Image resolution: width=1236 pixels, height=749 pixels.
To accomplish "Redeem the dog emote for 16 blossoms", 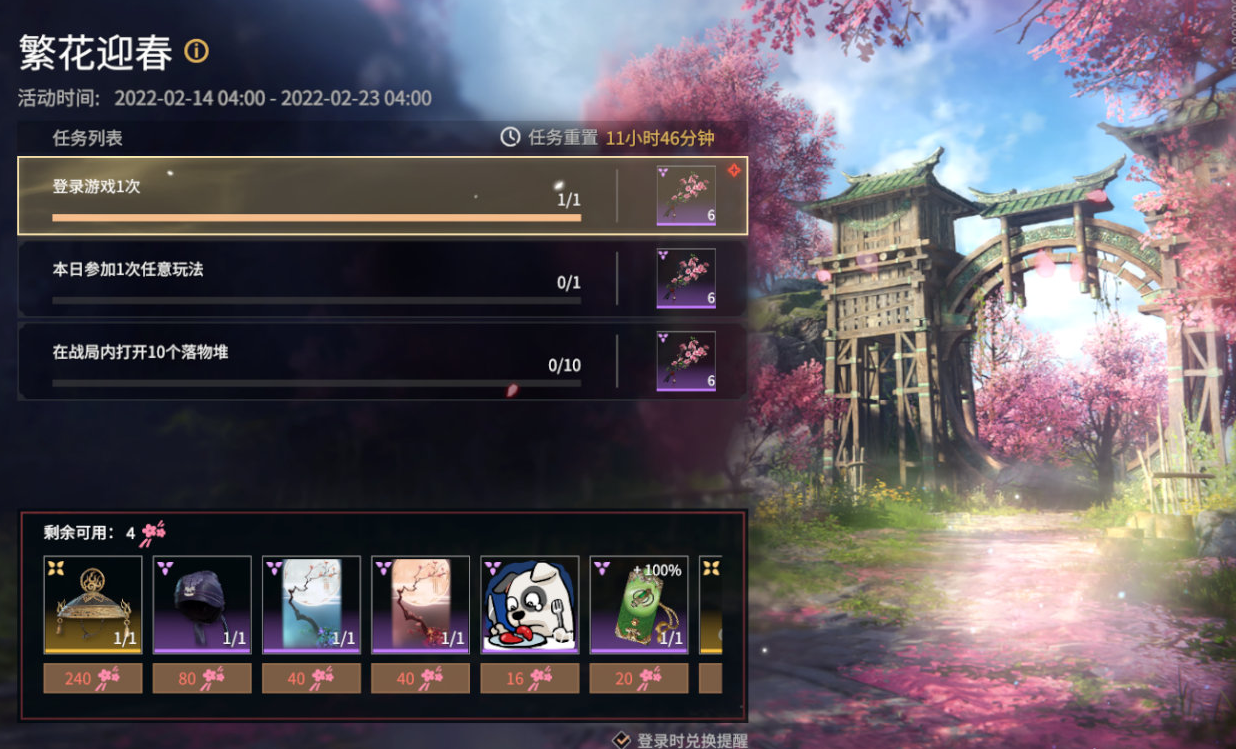I will (x=530, y=679).
